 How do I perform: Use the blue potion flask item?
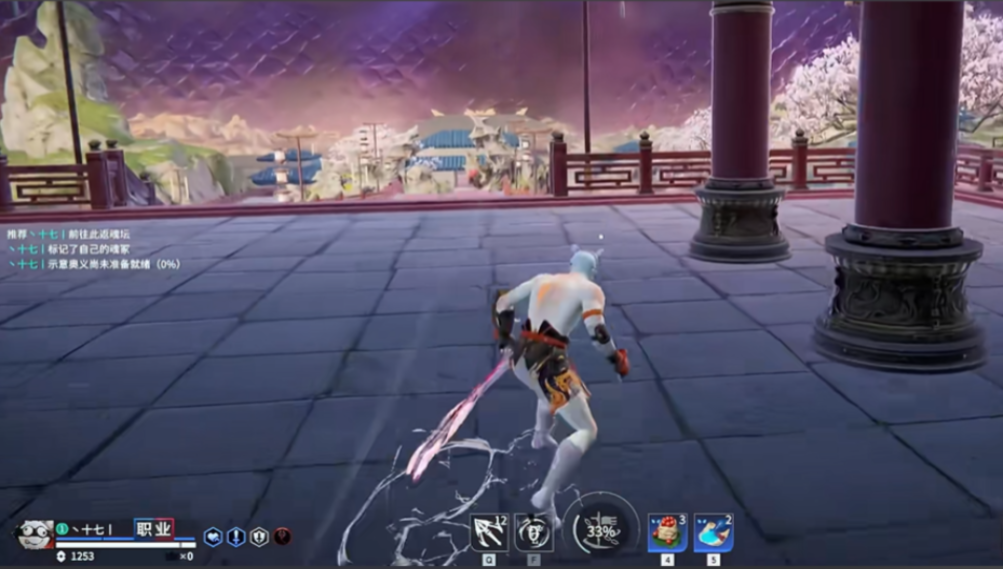click(x=713, y=532)
